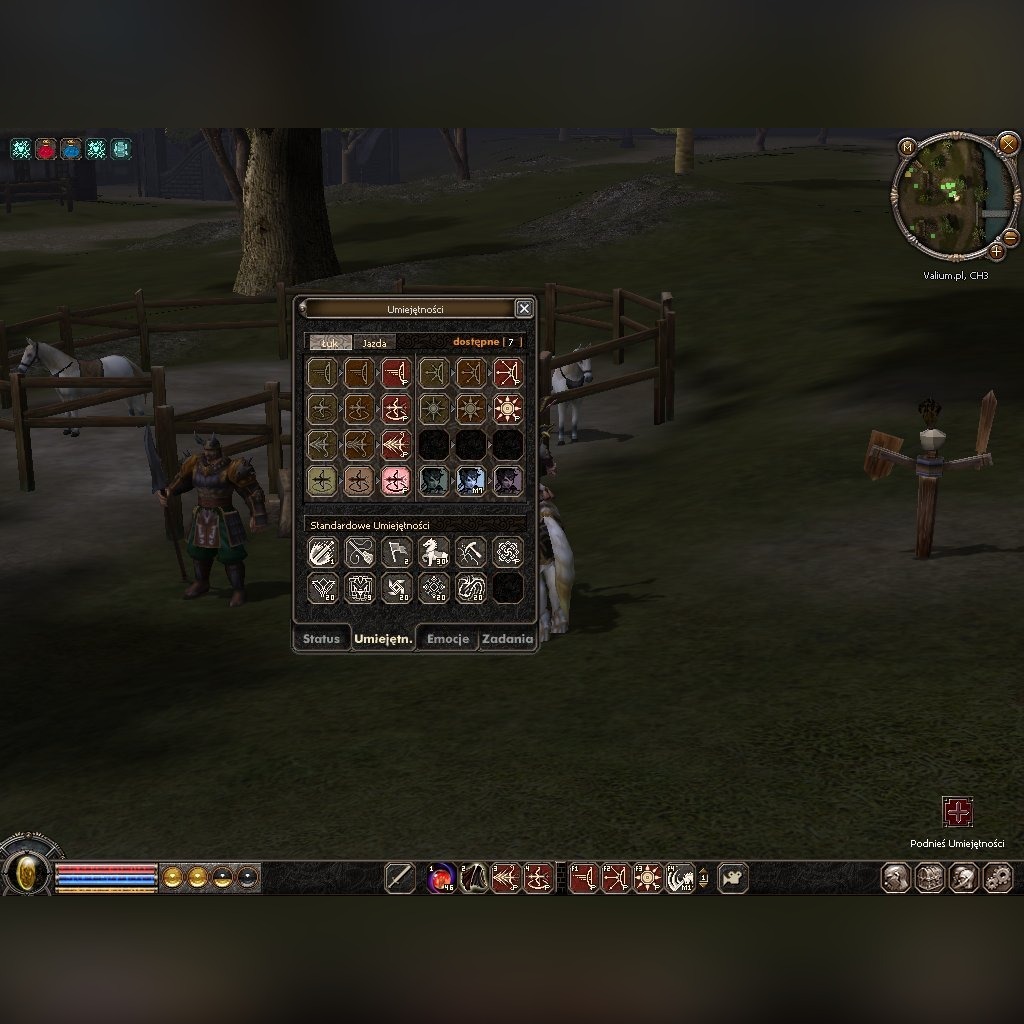Open the Zadania quests tab

[x=507, y=639]
